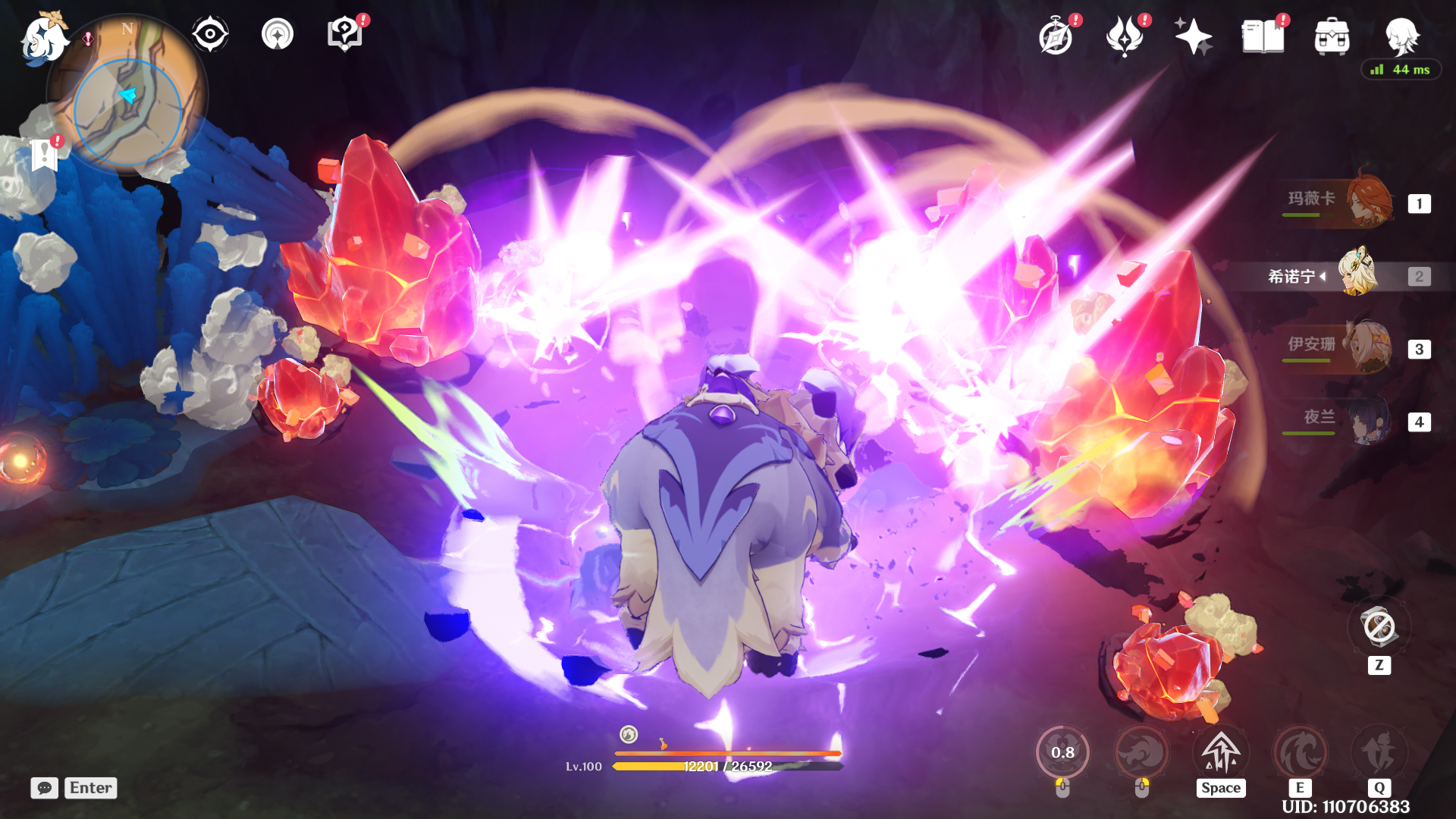Image resolution: width=1456 pixels, height=819 pixels.
Task: Activate the jump arrow button
Action: (1221, 752)
